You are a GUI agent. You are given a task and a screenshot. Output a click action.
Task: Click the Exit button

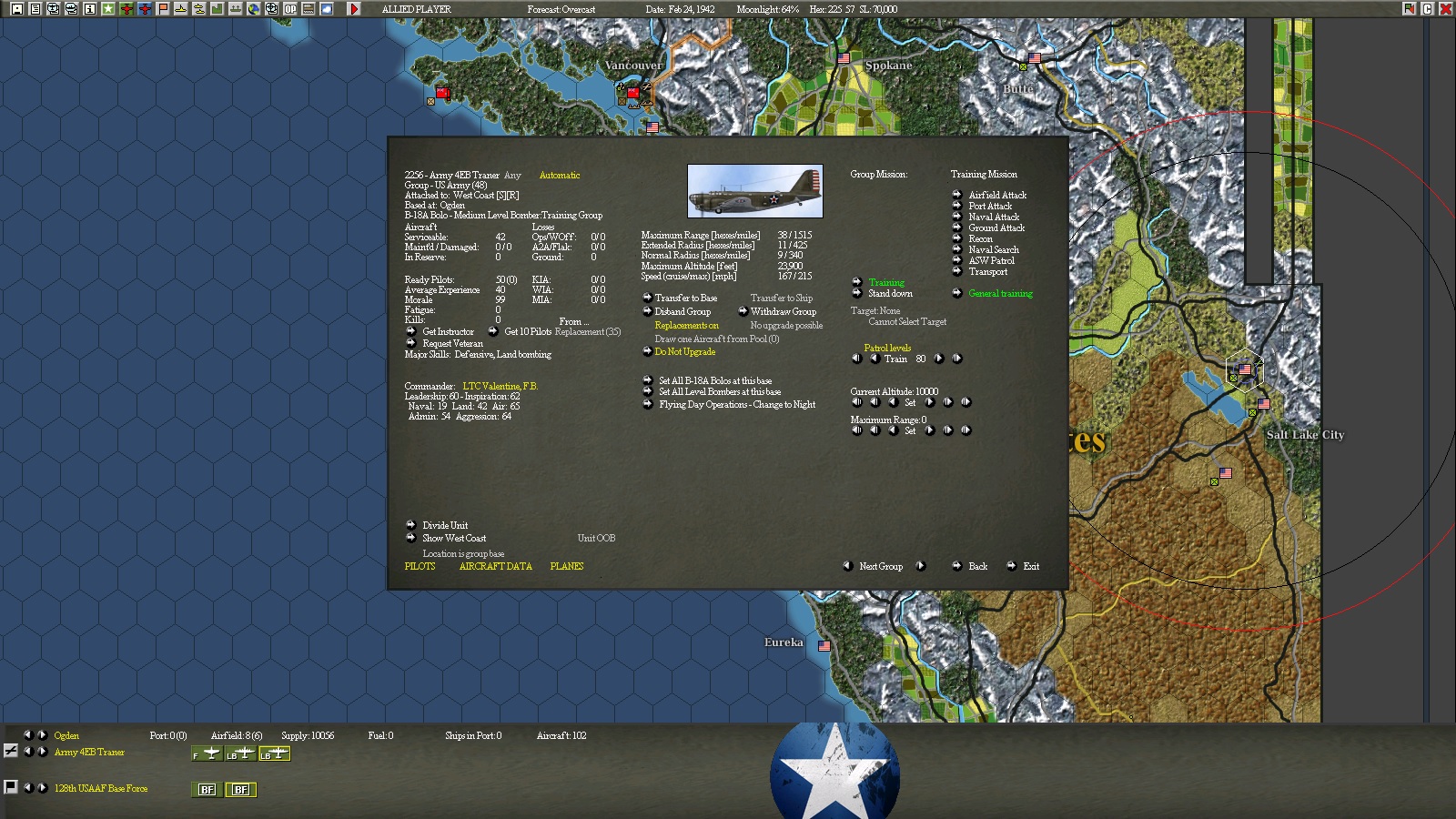tap(1029, 566)
